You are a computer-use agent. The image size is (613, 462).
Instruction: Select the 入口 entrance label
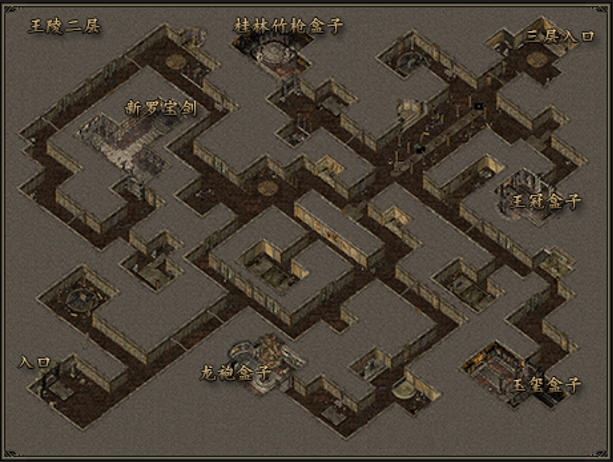(35, 362)
